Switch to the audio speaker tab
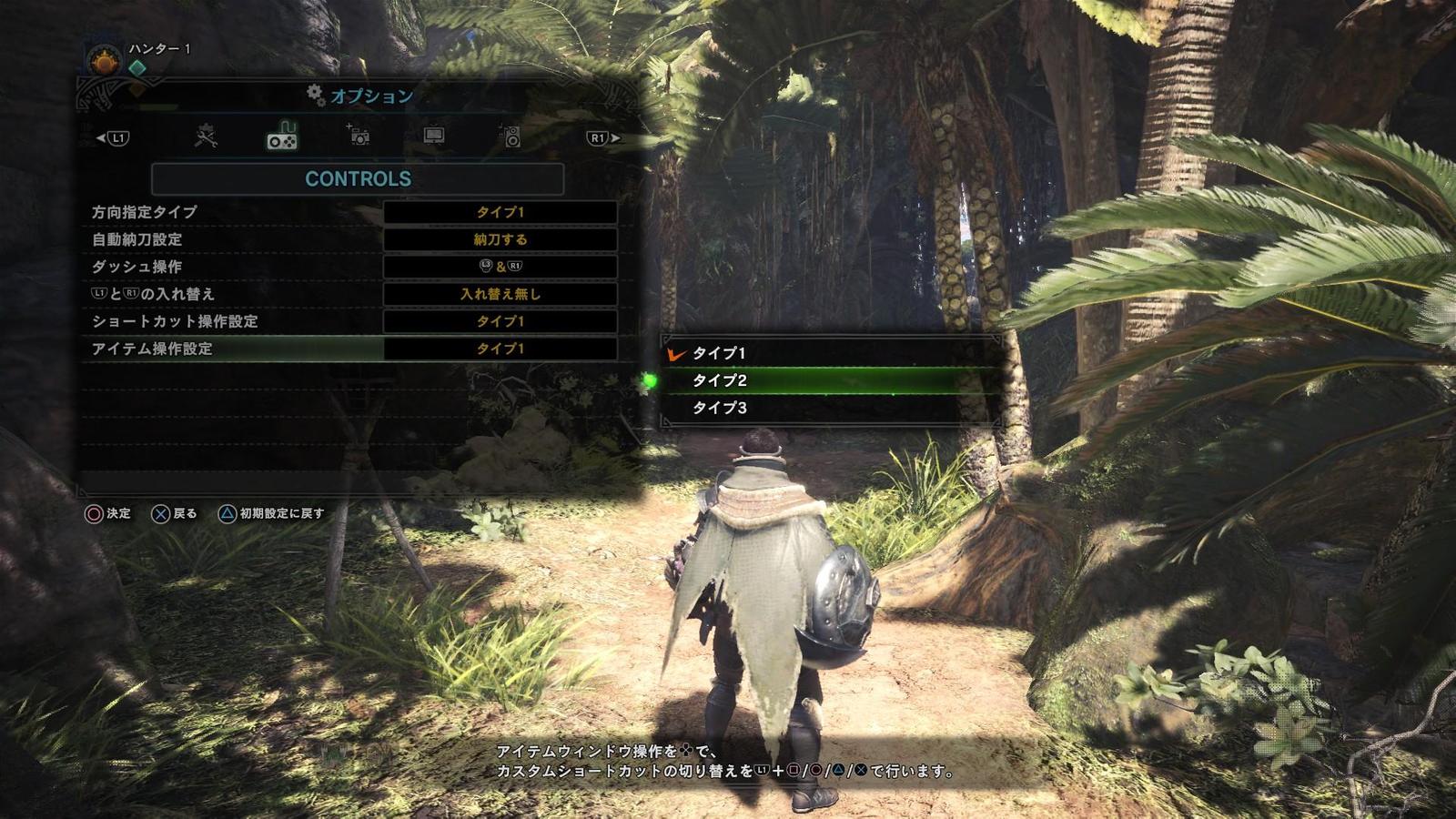The width and height of the screenshot is (1456, 819). click(x=511, y=137)
